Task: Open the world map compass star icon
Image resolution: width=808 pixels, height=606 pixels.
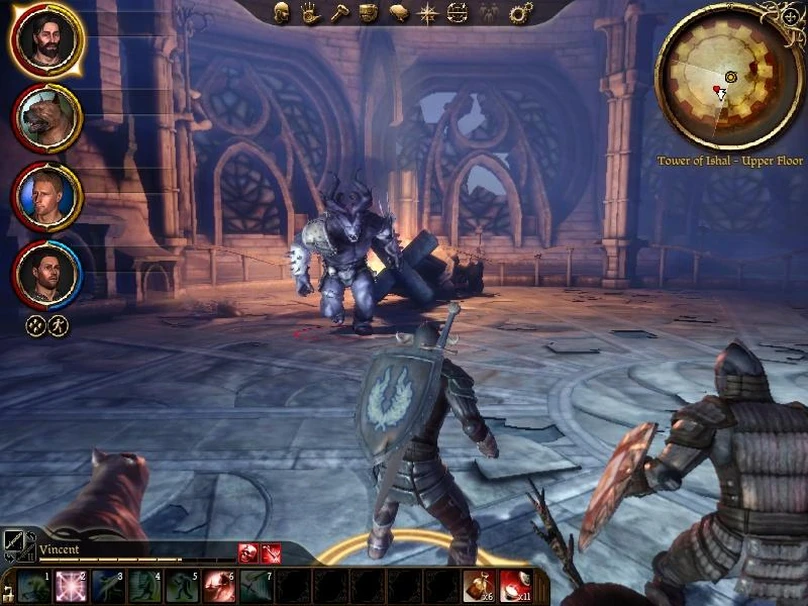Action: [x=428, y=13]
